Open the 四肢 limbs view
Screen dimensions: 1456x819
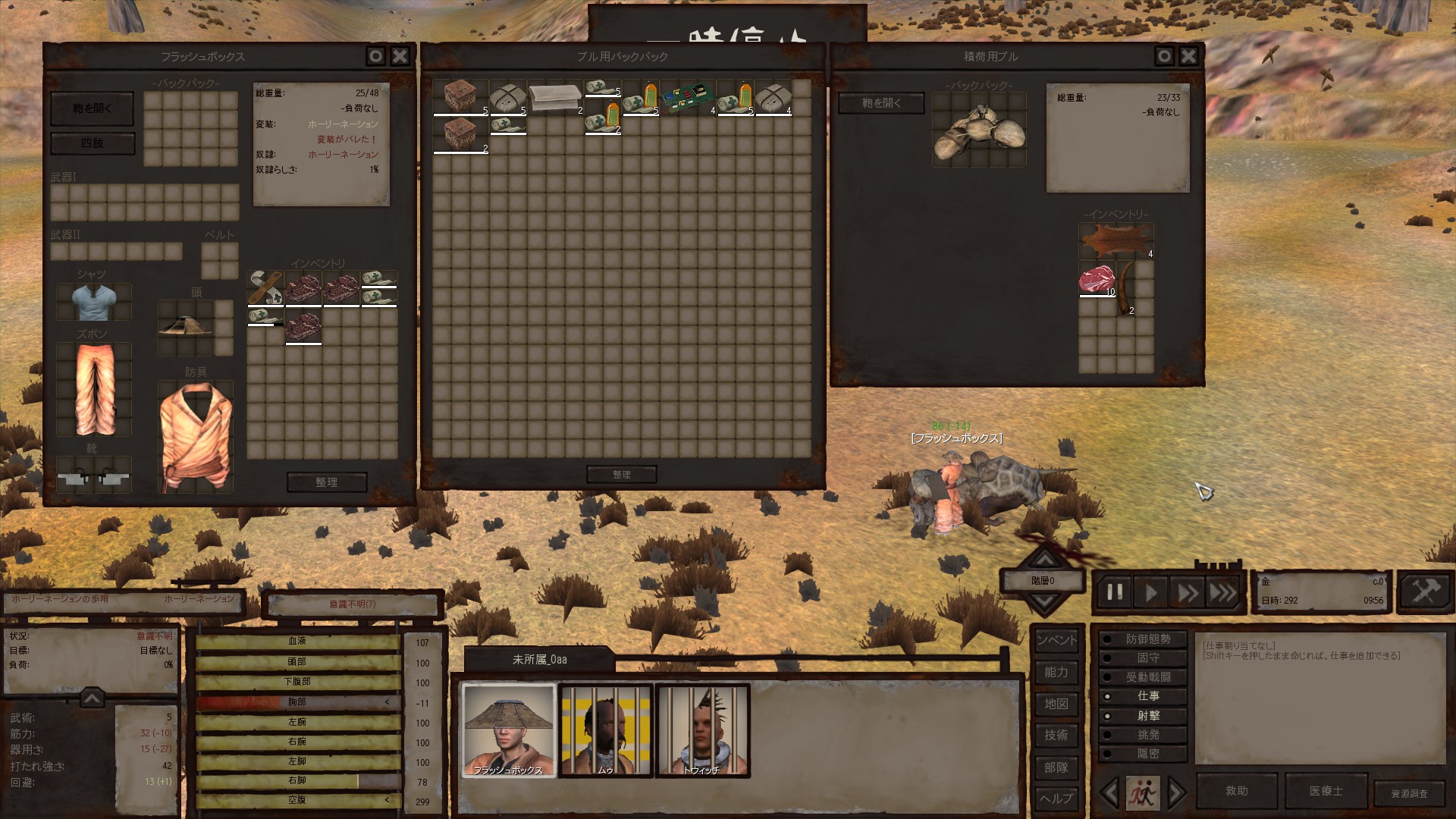(93, 143)
